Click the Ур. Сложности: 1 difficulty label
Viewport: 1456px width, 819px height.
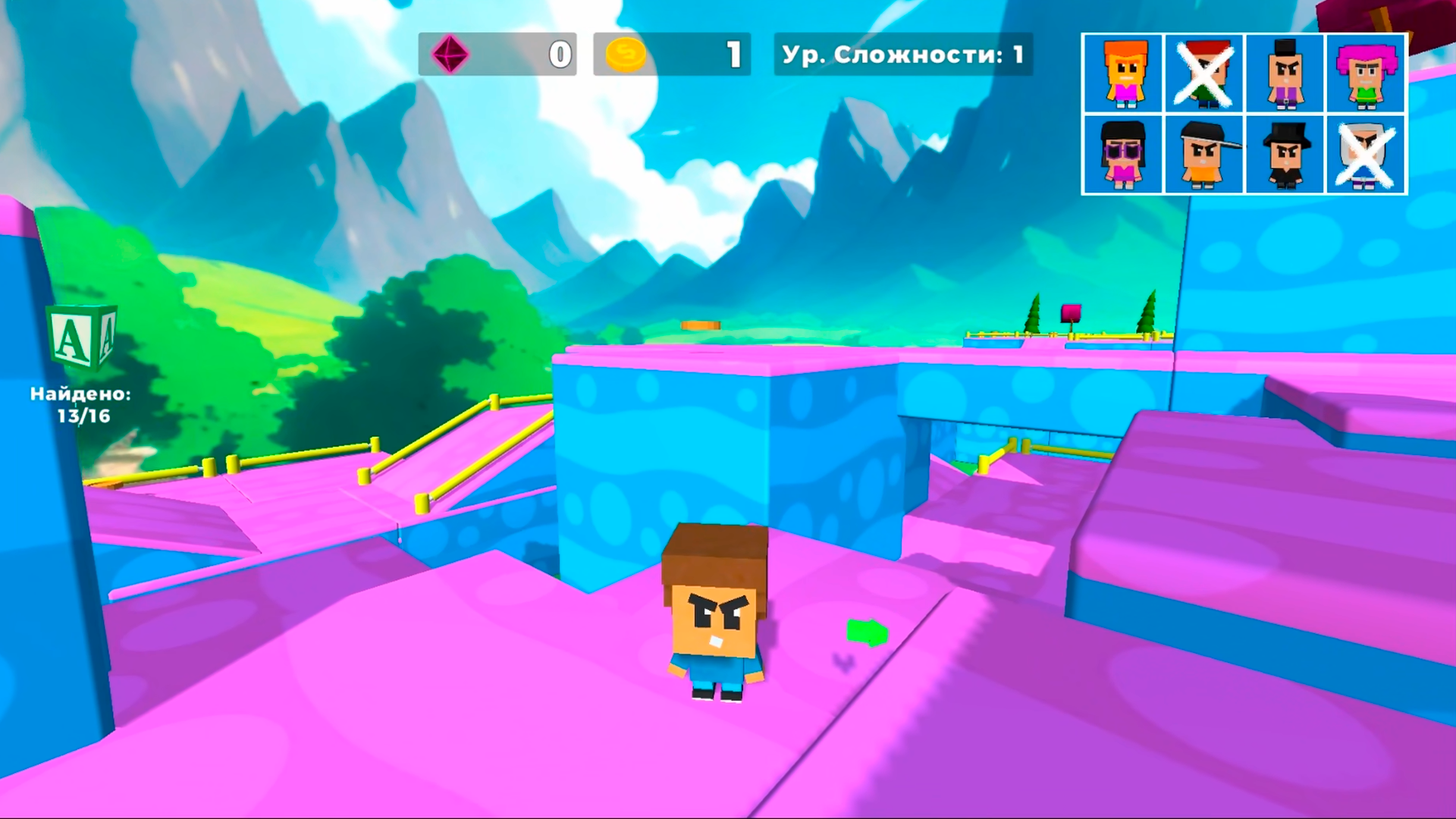pyautogui.click(x=901, y=54)
